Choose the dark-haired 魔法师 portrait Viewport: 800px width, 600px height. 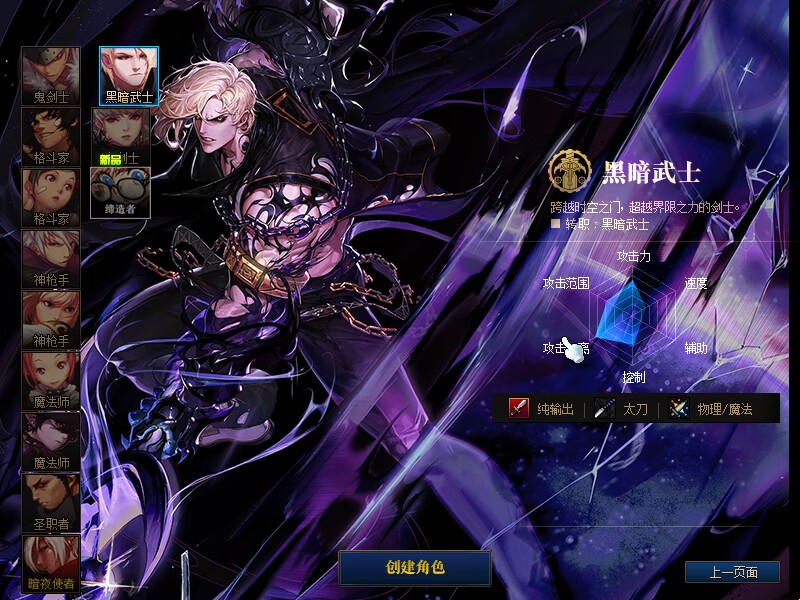coord(51,442)
